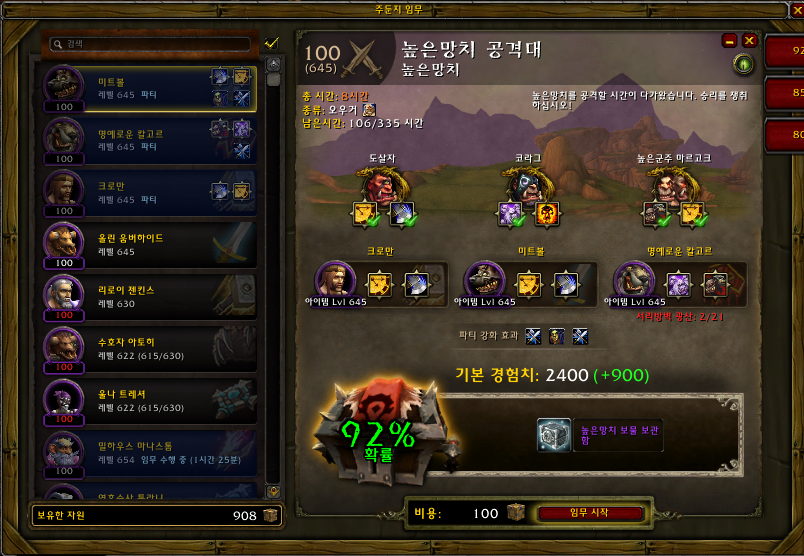Choose 리로이 젠킨스 from the follower list
Viewport: 804px width, 556px height.
point(150,295)
